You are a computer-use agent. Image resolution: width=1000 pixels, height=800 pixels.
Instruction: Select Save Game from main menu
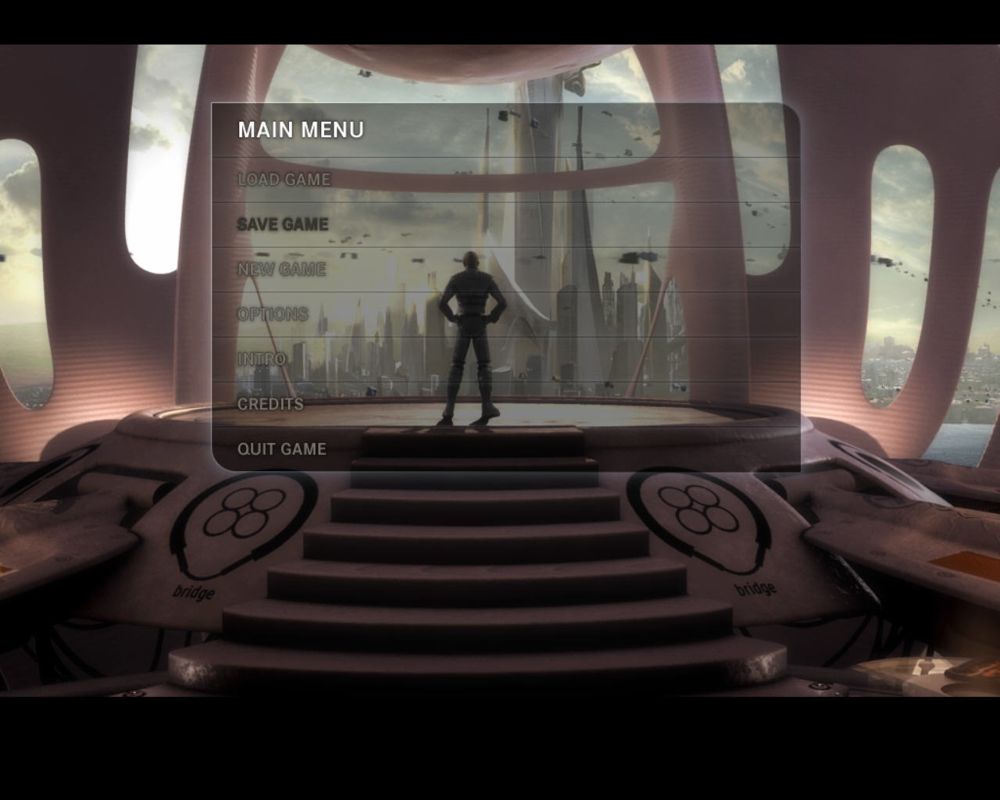pyautogui.click(x=283, y=225)
